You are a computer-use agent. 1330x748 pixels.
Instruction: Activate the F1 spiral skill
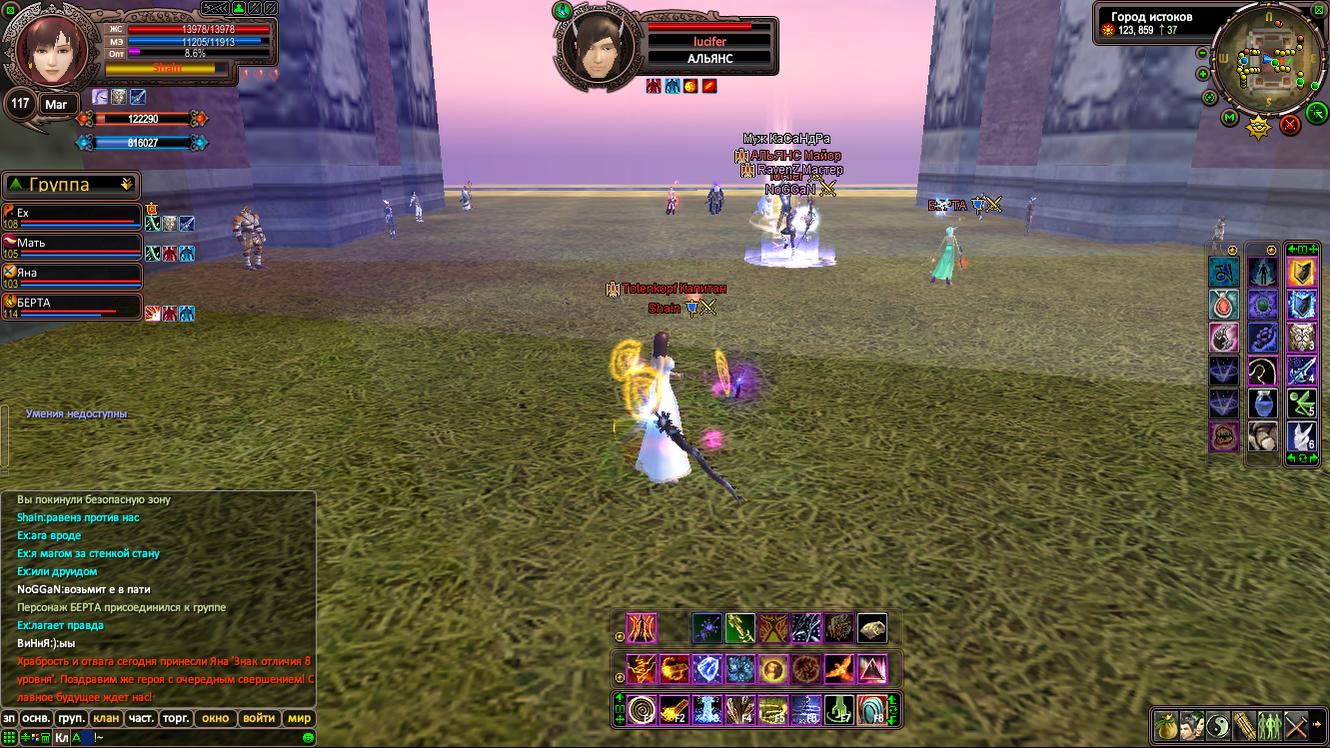(x=641, y=709)
